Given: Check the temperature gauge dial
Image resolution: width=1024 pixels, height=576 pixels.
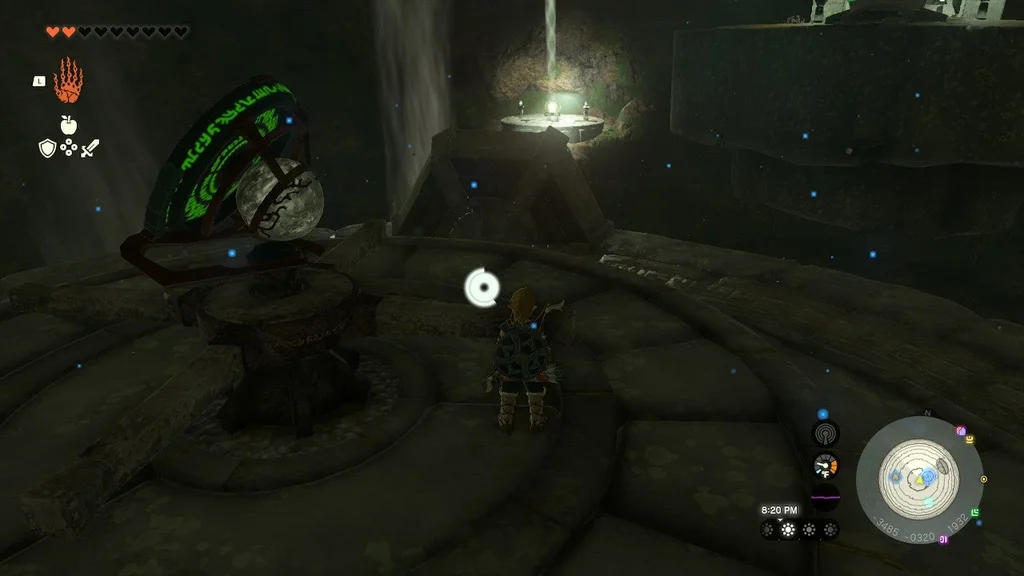Looking at the screenshot, I should (825, 466).
